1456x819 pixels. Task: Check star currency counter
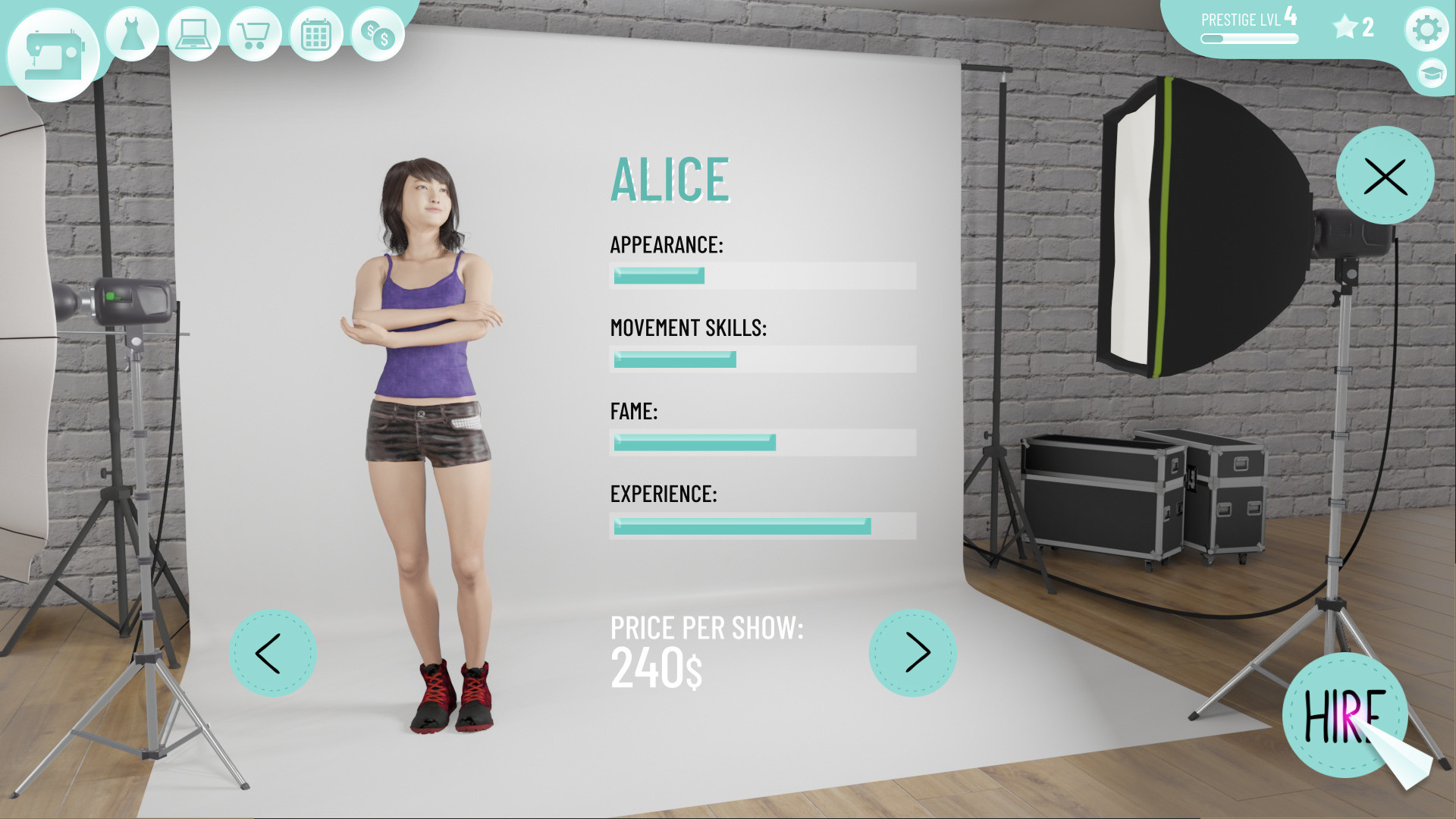1352,27
